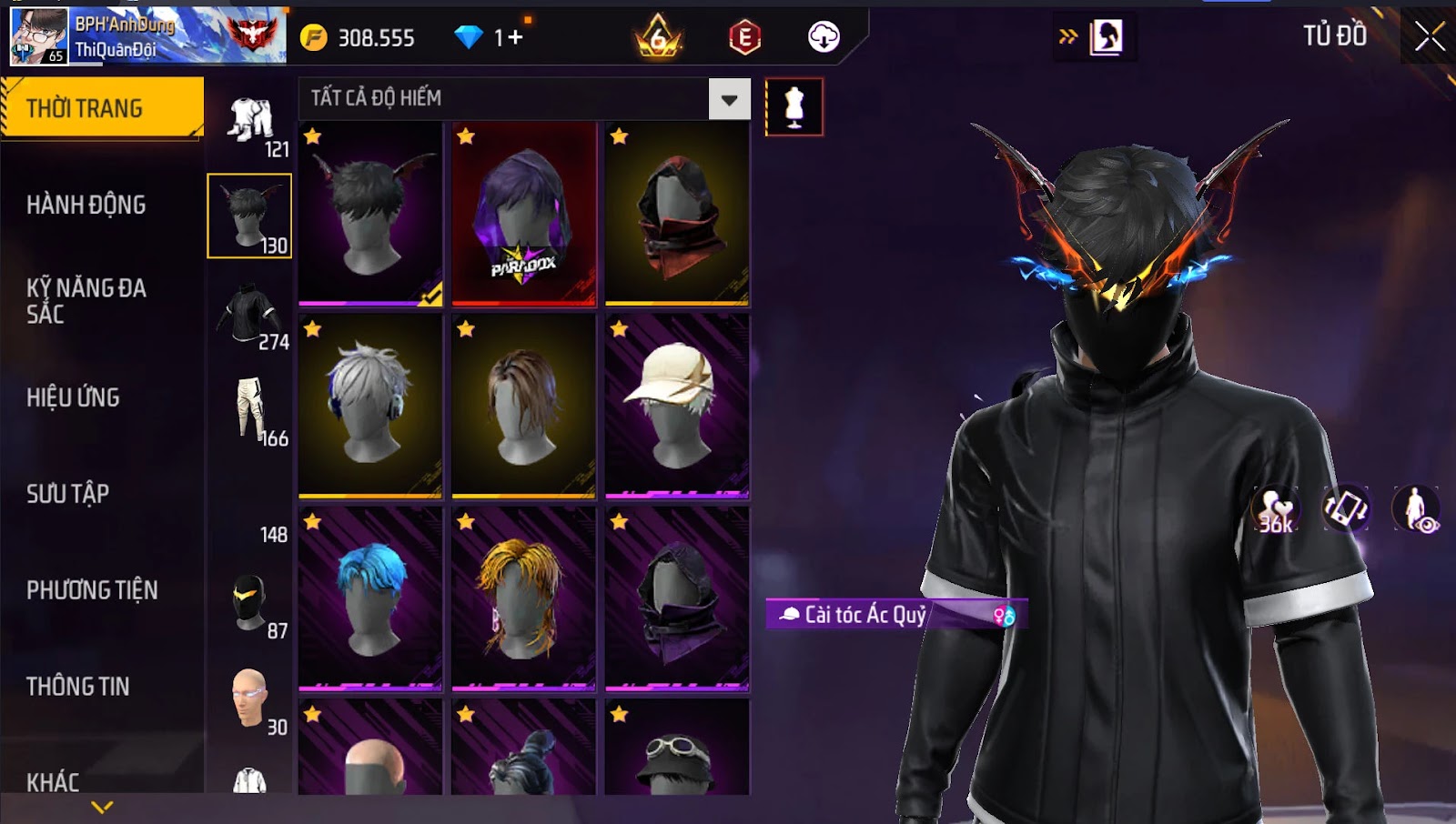This screenshot has width=1456, height=824.
Task: Open the Tất Cả Độ Hiếm dropdown
Action: 729,99
